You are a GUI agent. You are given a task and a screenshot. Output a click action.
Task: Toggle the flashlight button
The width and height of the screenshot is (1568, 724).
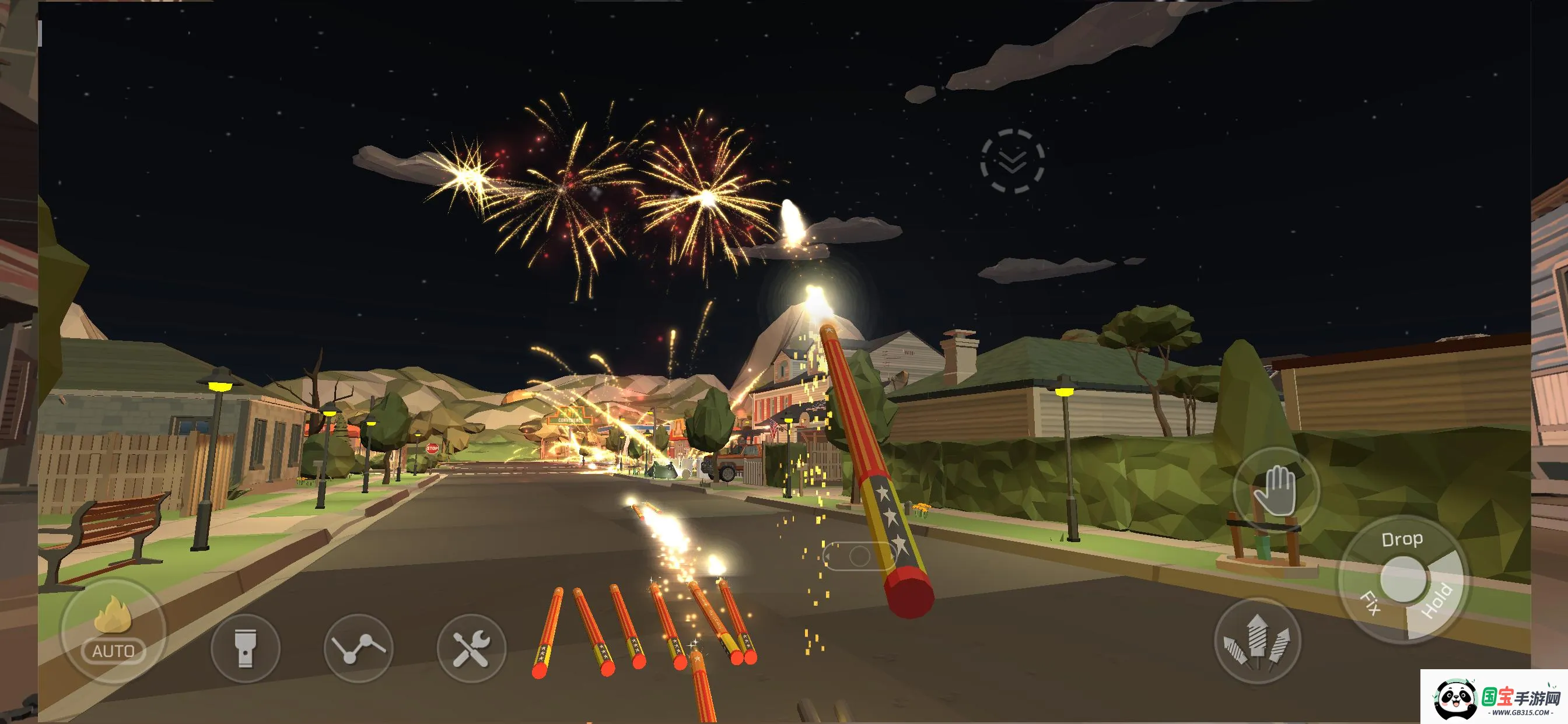(x=246, y=648)
